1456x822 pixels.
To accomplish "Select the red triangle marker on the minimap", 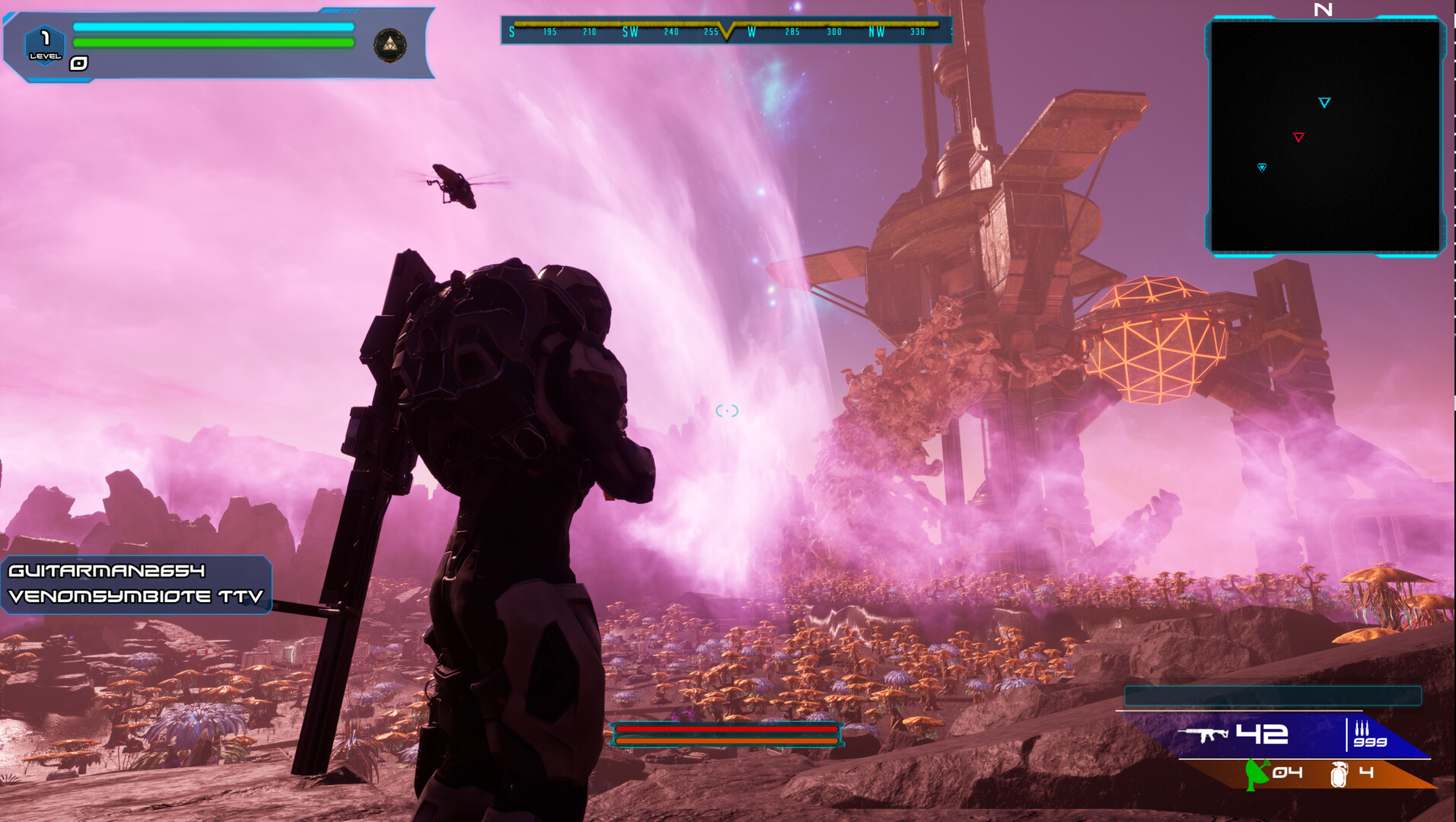I will tap(1298, 138).
